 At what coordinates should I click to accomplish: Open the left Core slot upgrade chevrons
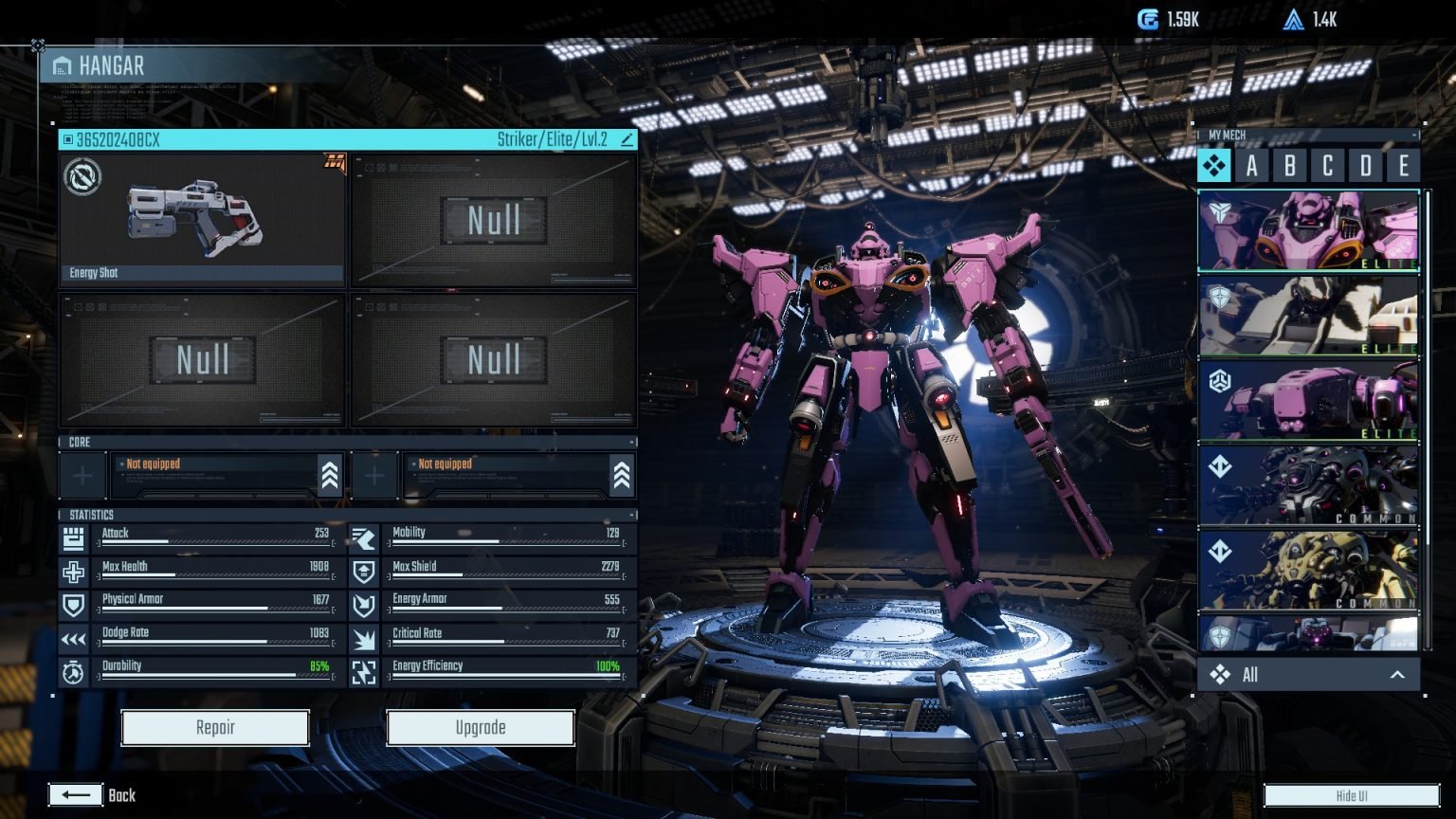(x=329, y=475)
